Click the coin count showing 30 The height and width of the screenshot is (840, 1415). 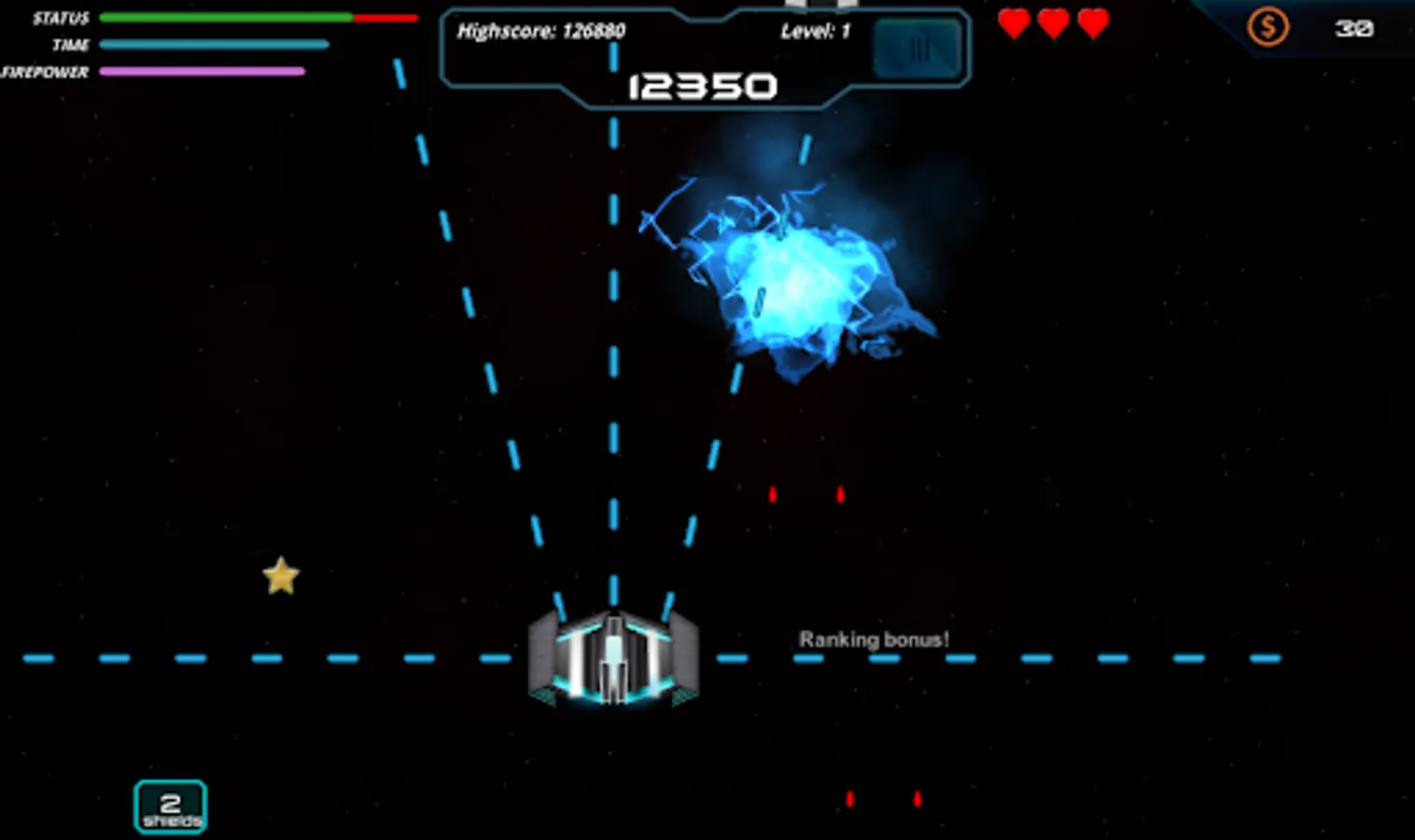click(1355, 28)
